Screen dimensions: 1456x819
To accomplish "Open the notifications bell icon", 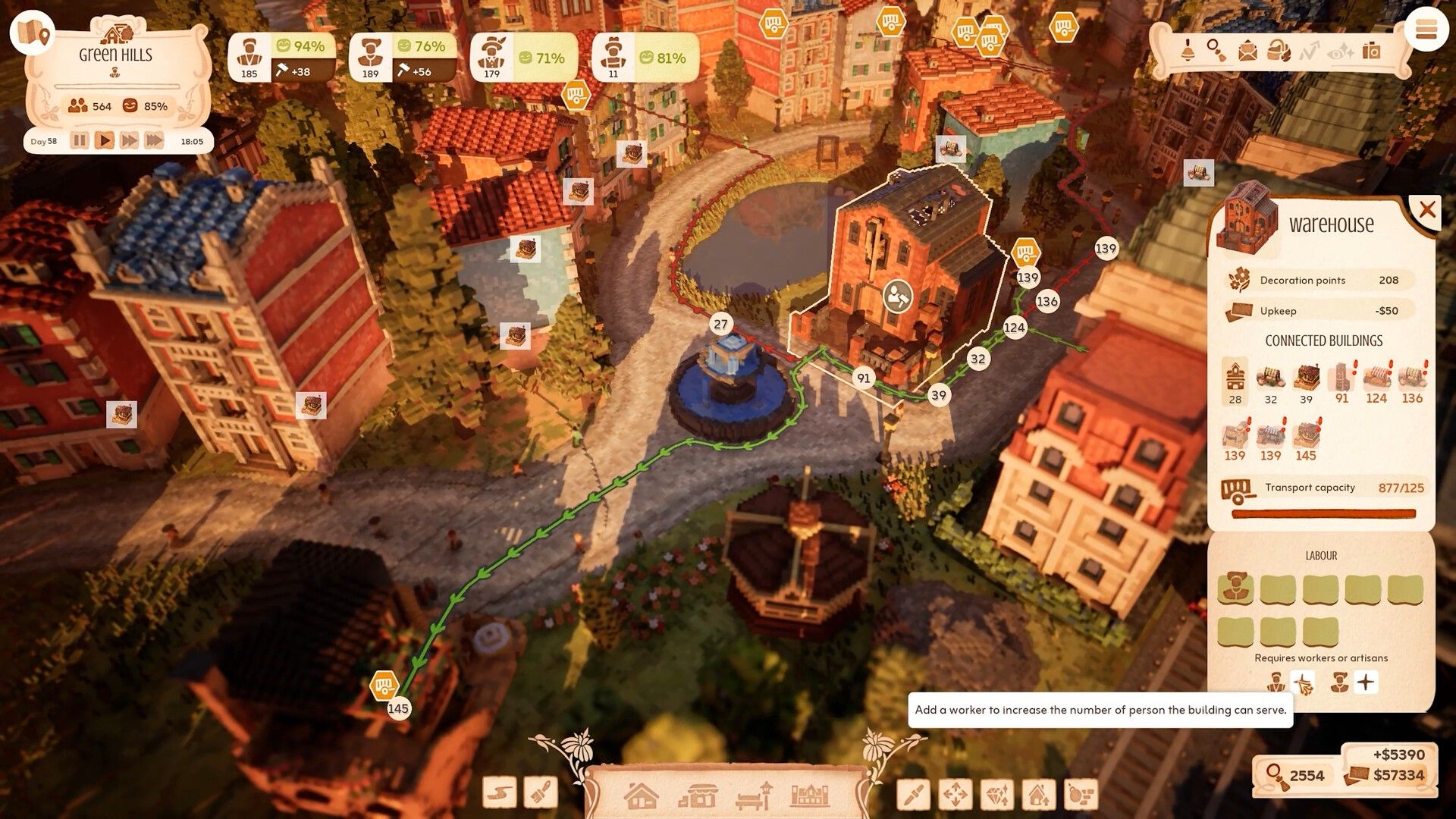I will tap(1188, 52).
